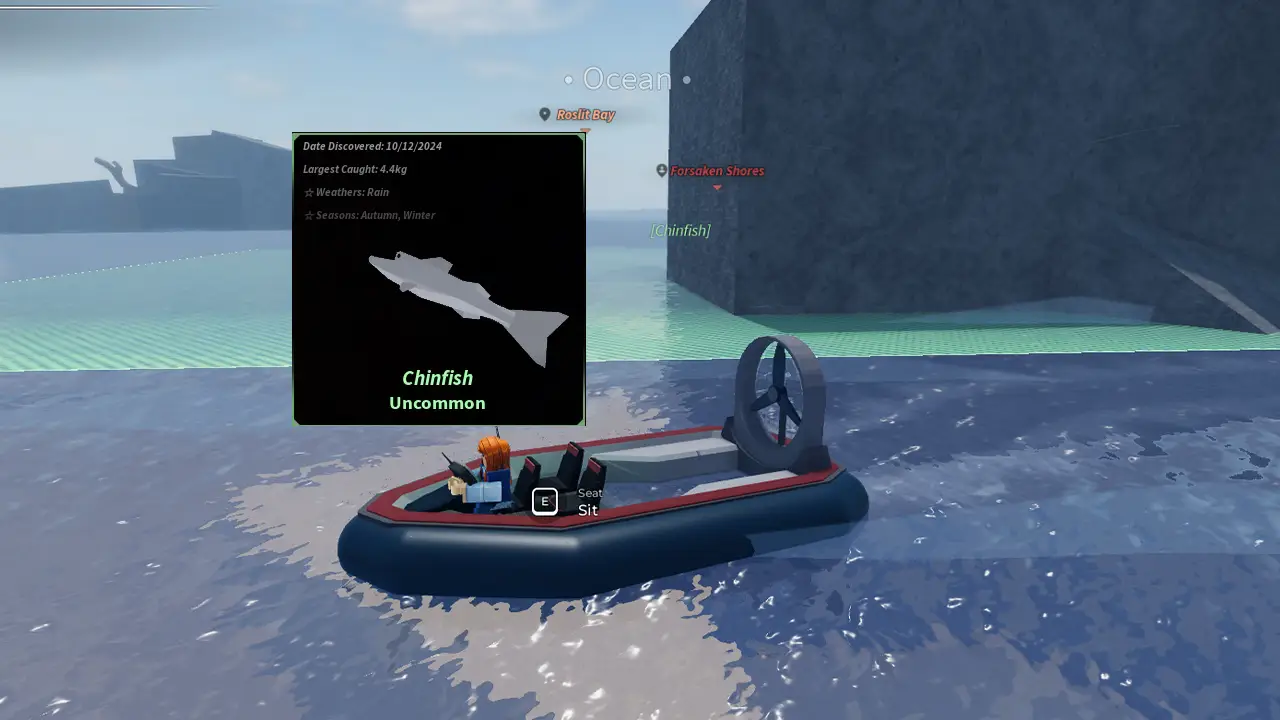Click the Date Discovered entry
Screen dimensions: 1280x720
[373, 146]
